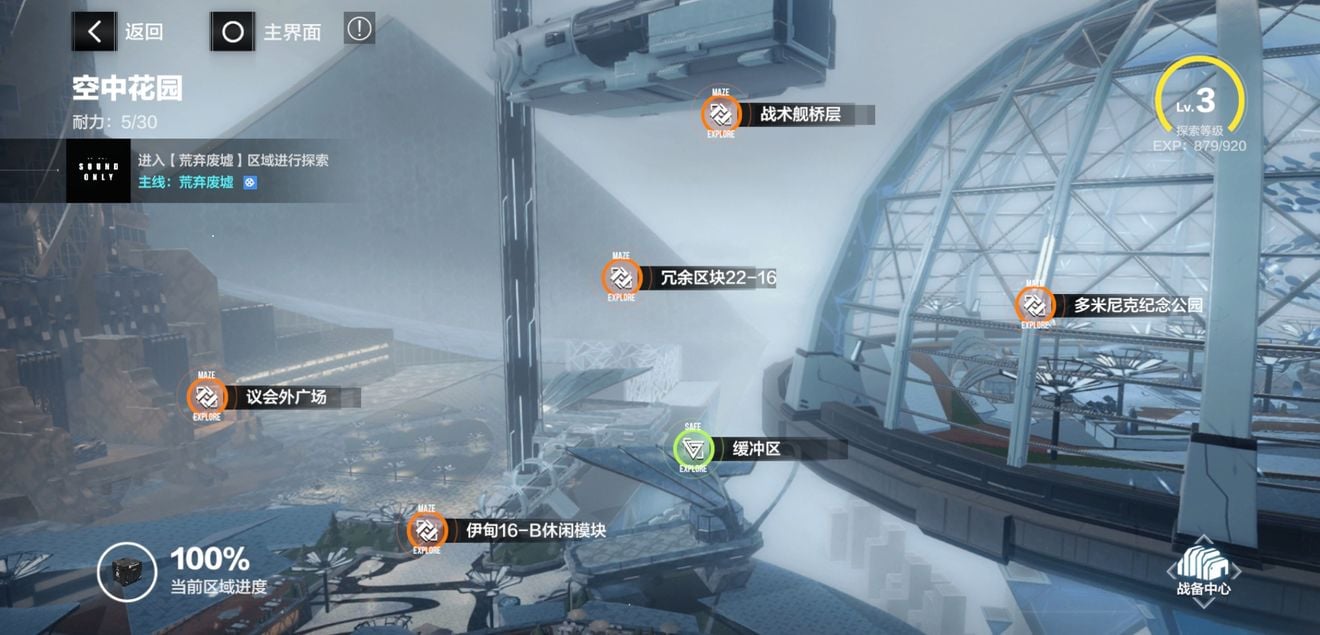Enter the 伊甸16-B休闲模块 maze node
The height and width of the screenshot is (635, 1320).
tap(427, 530)
